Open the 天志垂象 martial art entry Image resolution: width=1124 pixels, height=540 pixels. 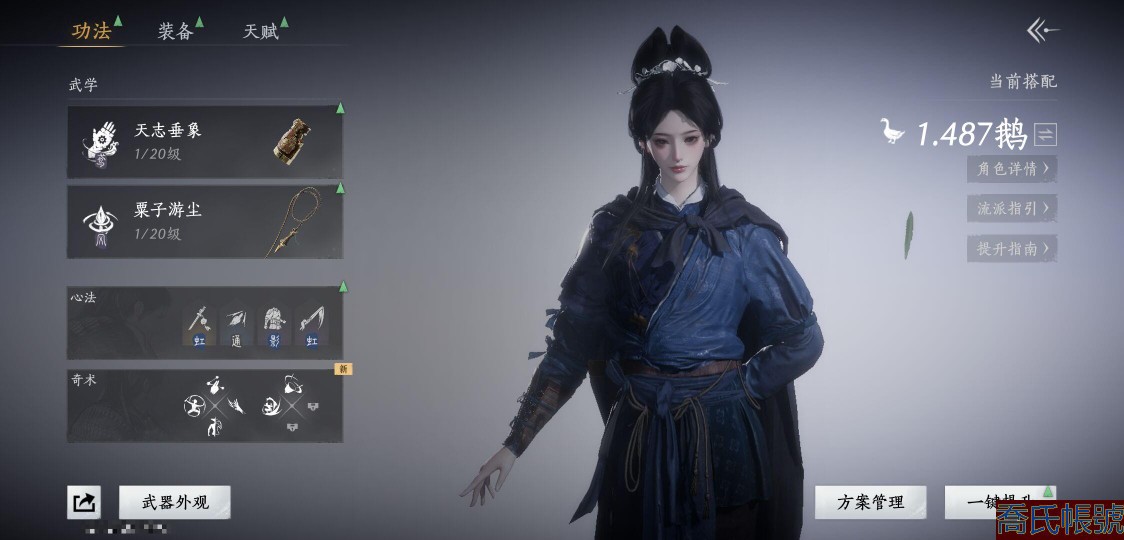click(x=205, y=141)
